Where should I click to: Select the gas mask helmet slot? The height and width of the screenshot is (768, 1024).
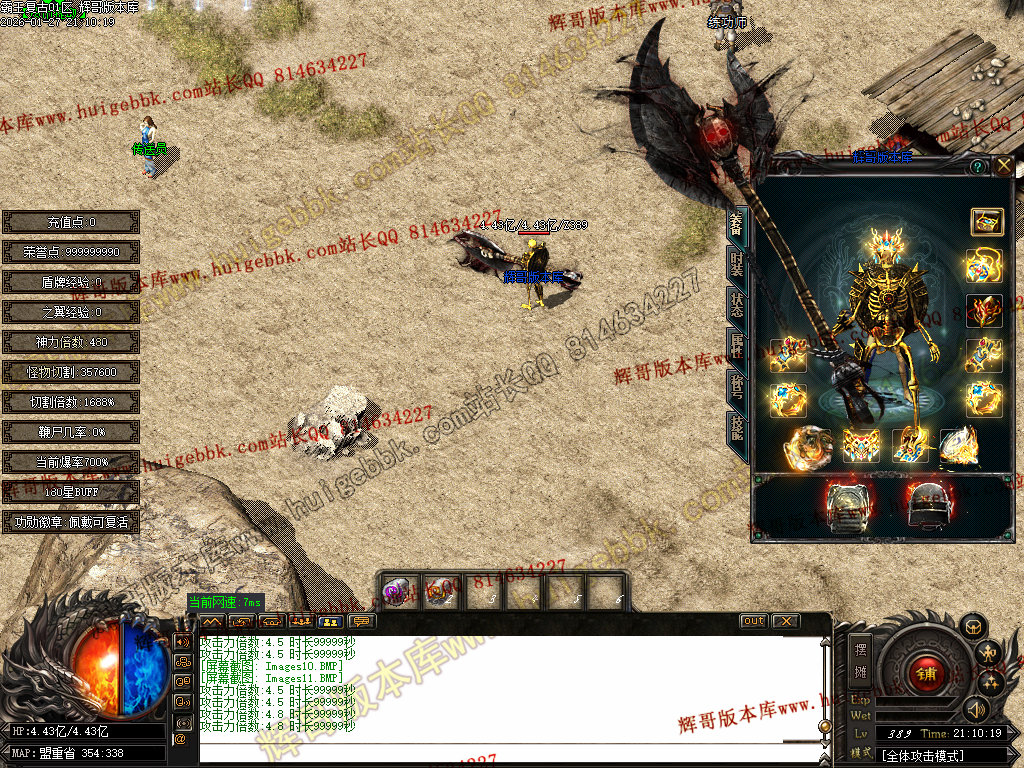coord(927,506)
